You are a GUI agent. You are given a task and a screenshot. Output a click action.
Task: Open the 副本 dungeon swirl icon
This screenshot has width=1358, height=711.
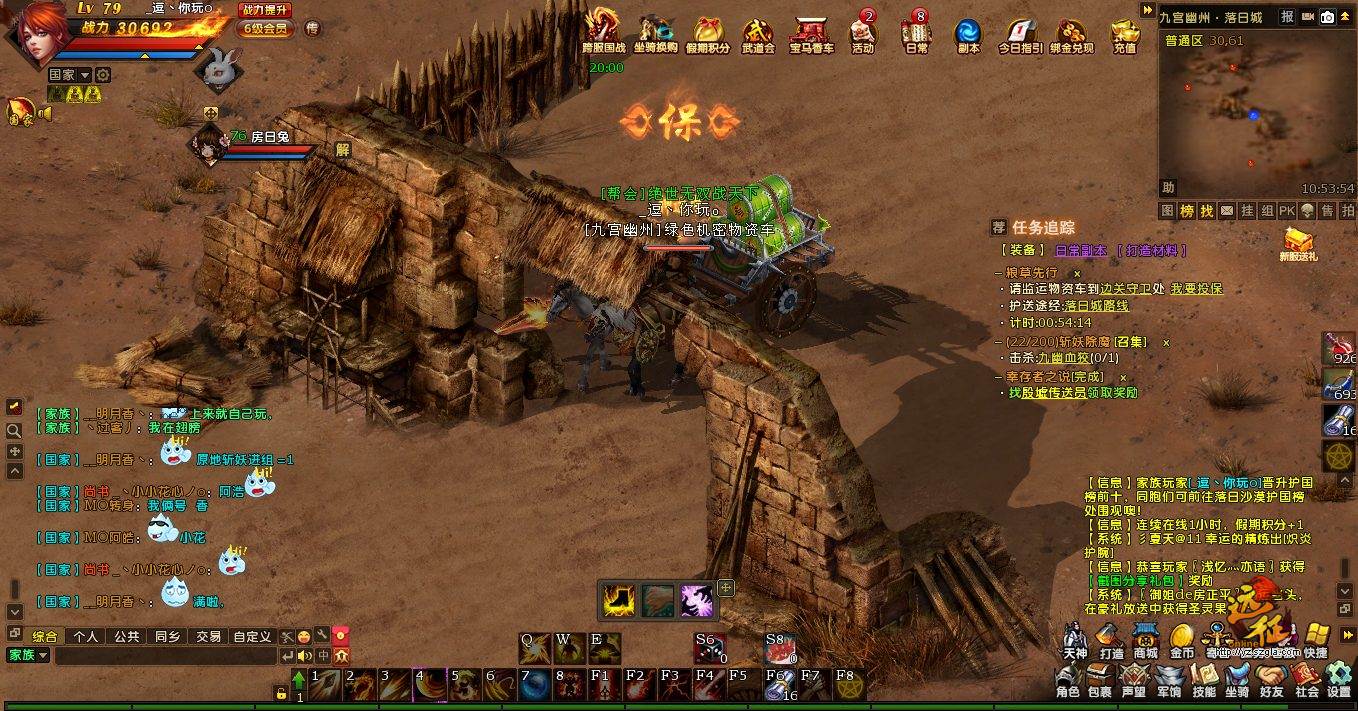click(968, 35)
